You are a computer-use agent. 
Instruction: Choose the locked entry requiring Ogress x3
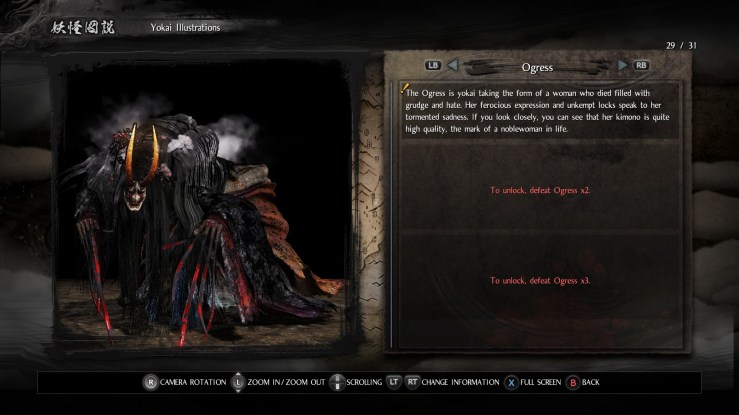(539, 280)
